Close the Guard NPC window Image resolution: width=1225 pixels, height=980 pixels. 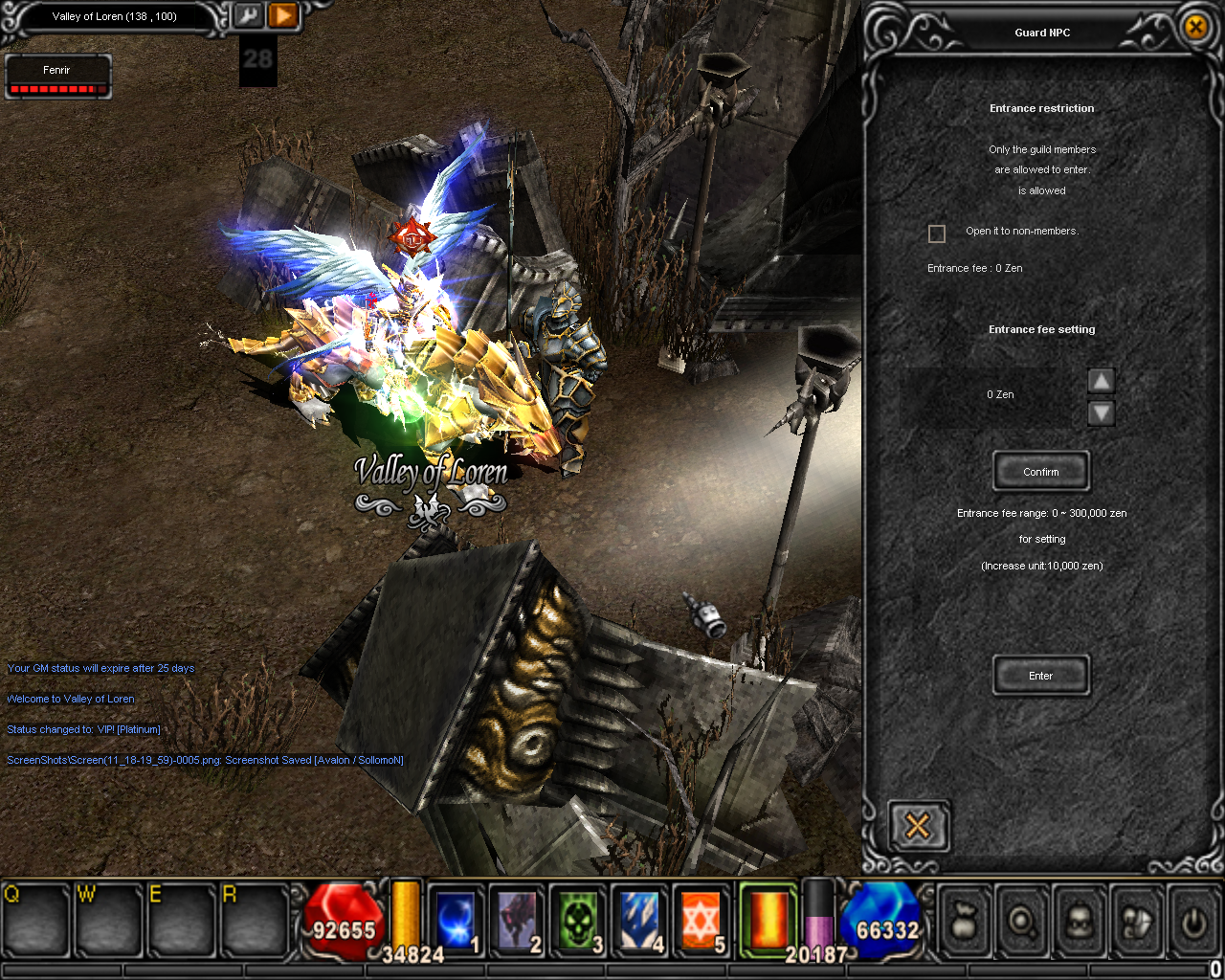click(x=1195, y=27)
